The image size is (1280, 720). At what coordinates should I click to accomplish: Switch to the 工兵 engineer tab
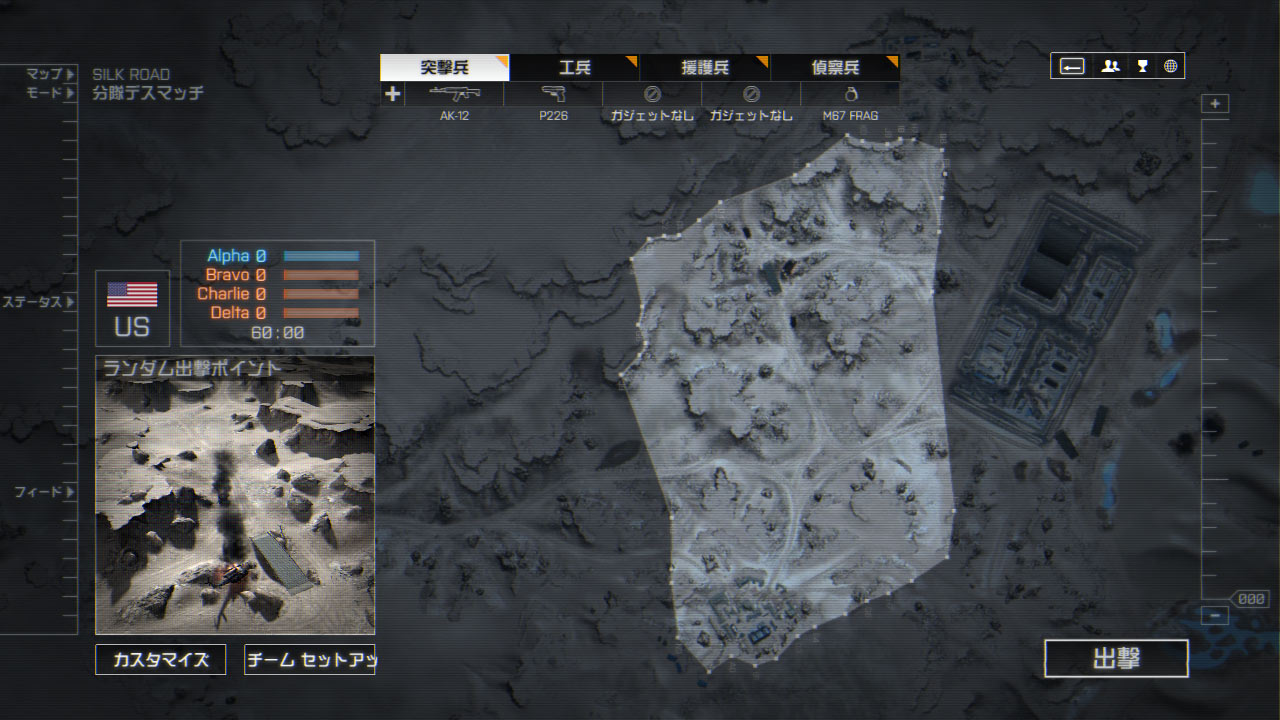click(574, 68)
